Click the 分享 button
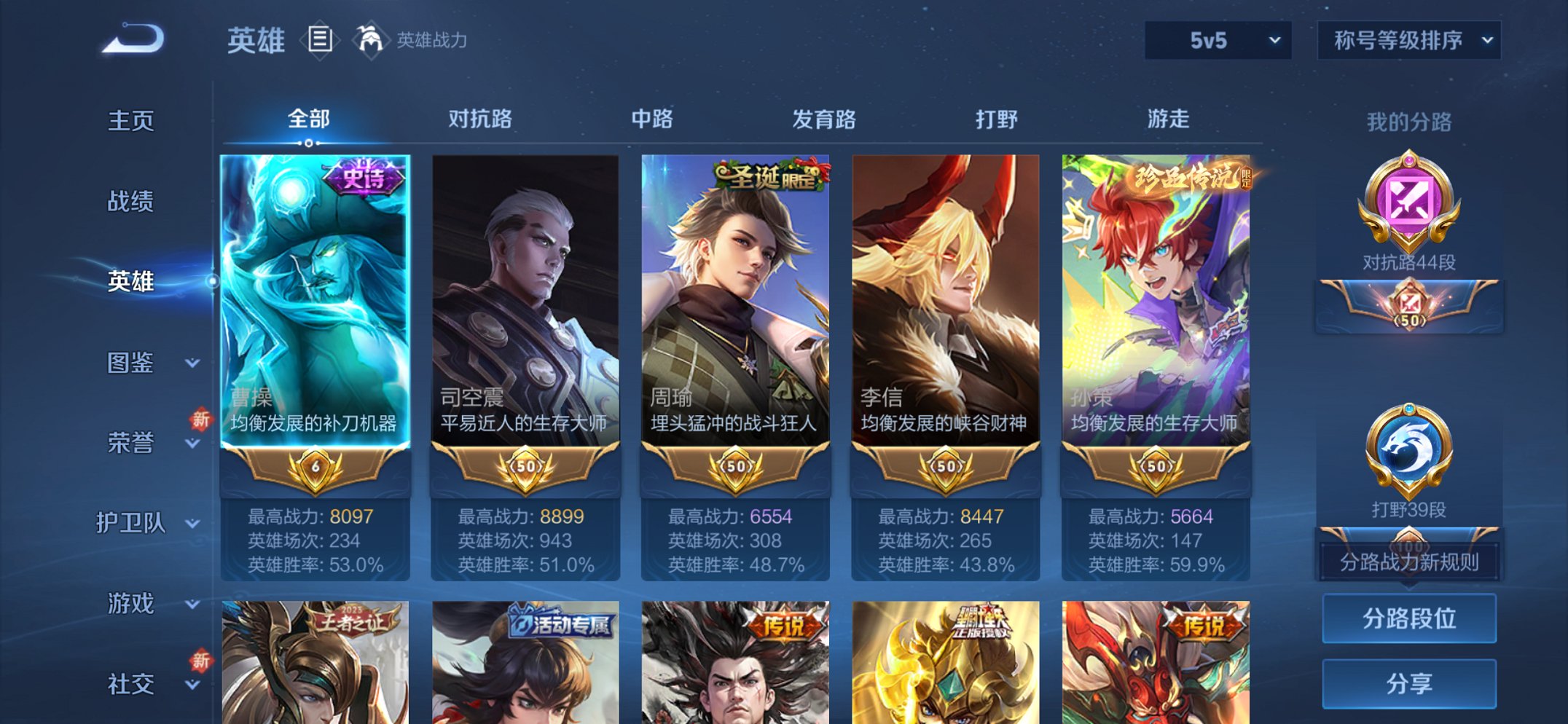The height and width of the screenshot is (724, 1568). (x=1408, y=682)
